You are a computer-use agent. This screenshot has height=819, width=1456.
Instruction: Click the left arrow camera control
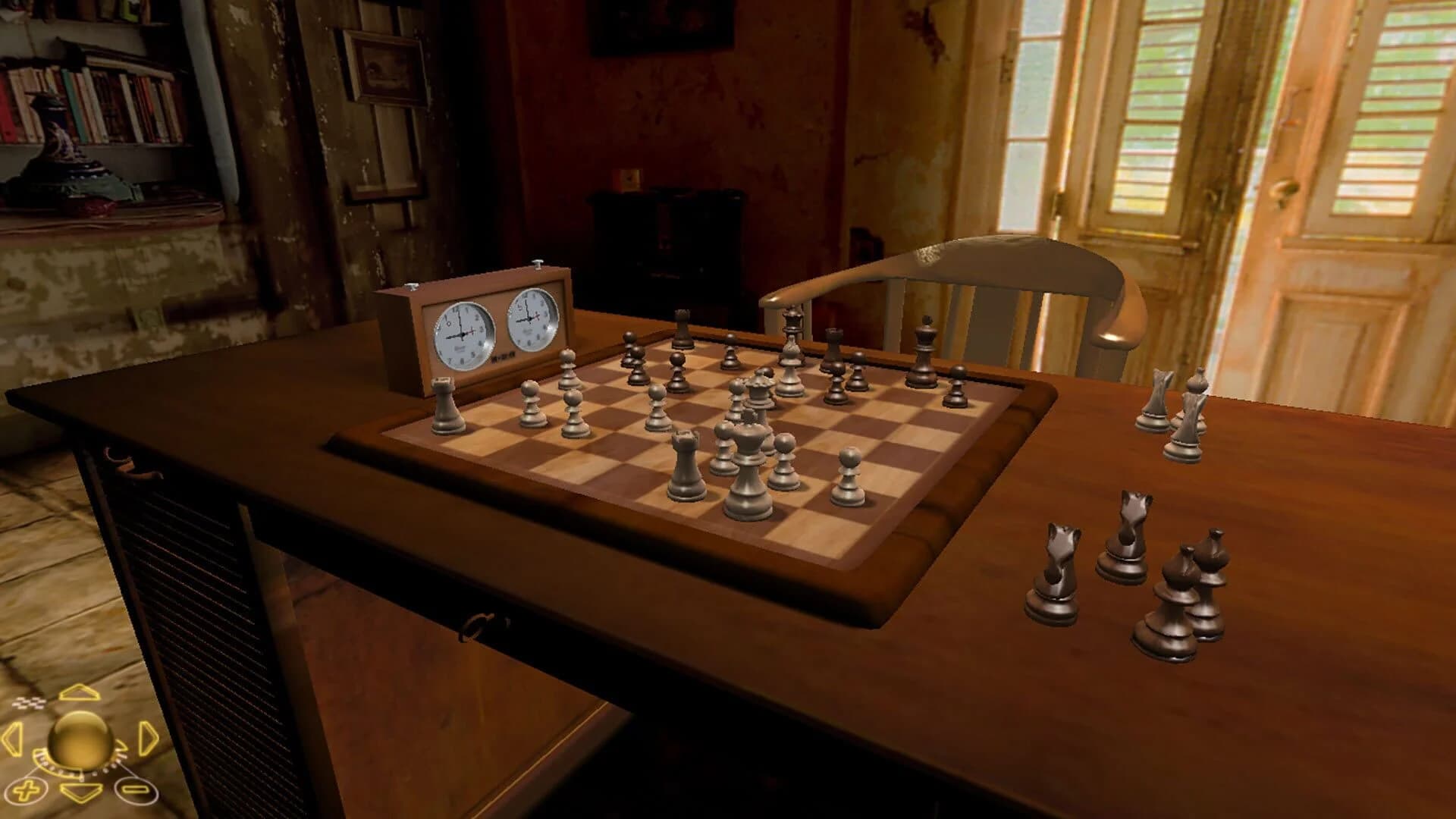pyautogui.click(x=11, y=738)
